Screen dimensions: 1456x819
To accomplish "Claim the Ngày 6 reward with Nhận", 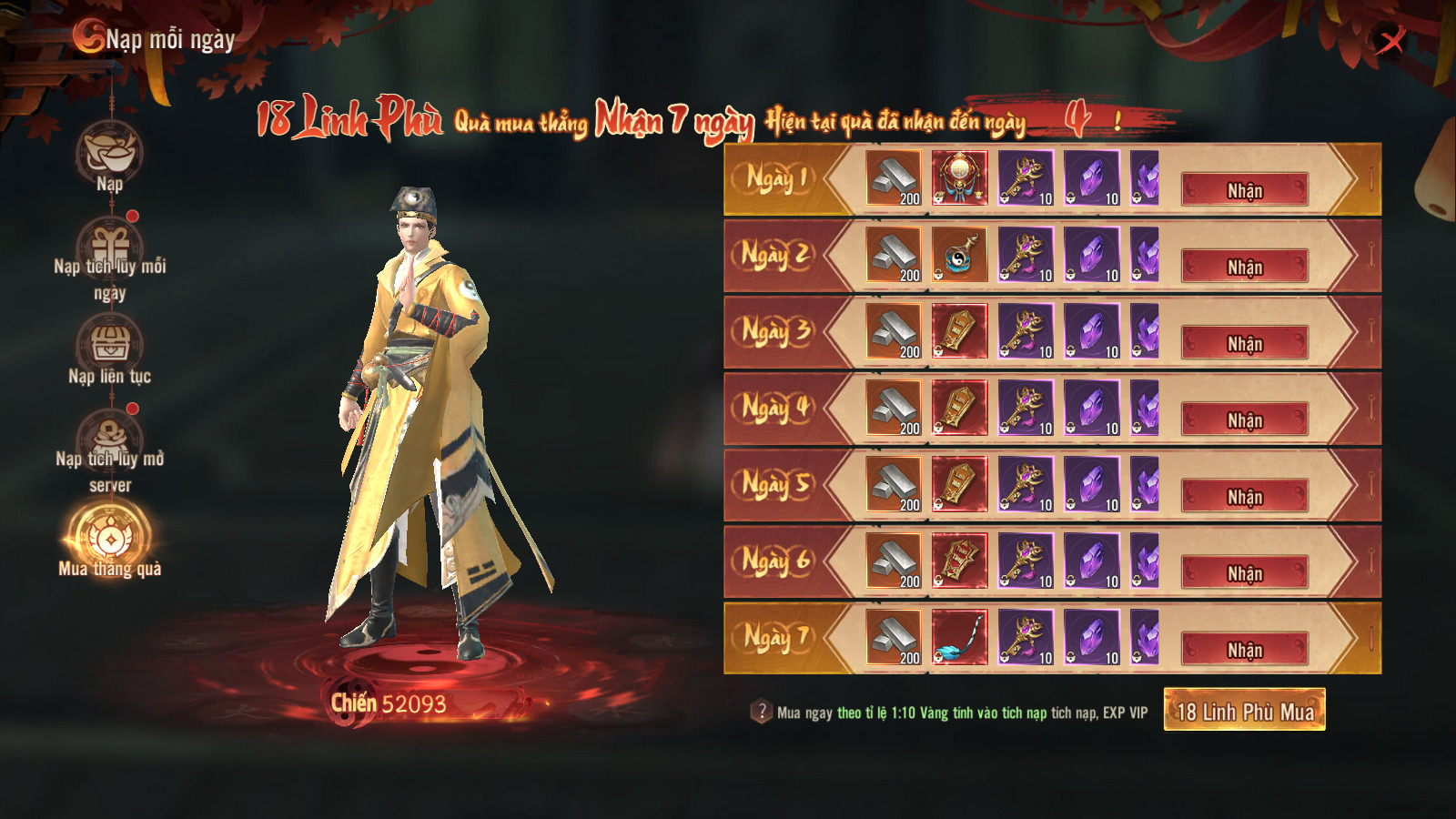I will [1244, 572].
